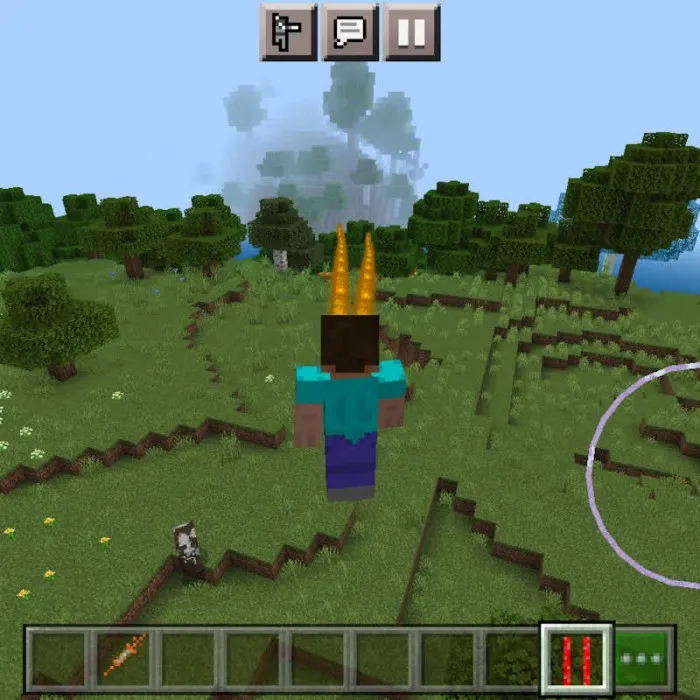Select the orange sword hotbar slot
700x700 pixels.
tap(124, 657)
